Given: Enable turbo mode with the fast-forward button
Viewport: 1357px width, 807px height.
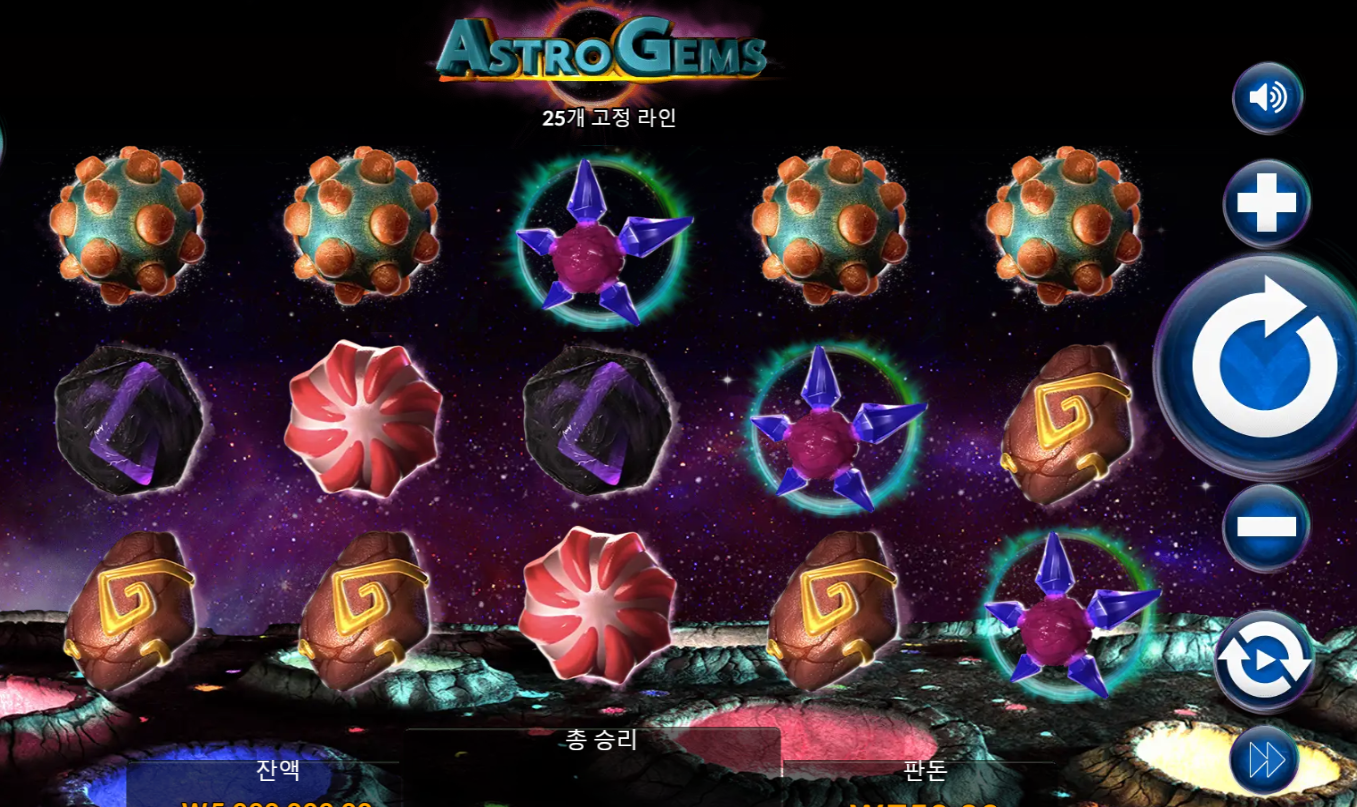Looking at the screenshot, I should tap(1265, 760).
